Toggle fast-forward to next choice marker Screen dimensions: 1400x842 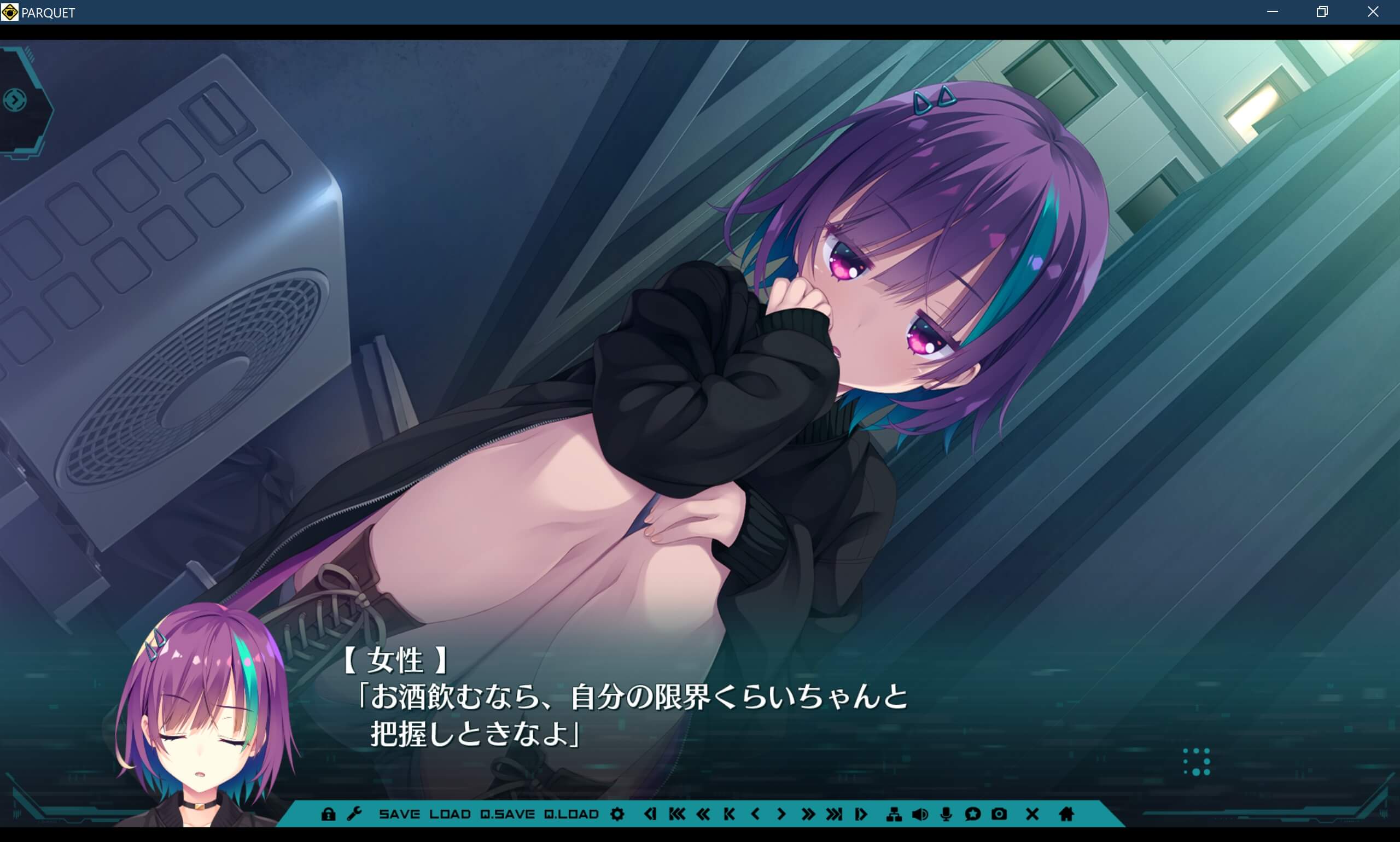click(x=833, y=815)
